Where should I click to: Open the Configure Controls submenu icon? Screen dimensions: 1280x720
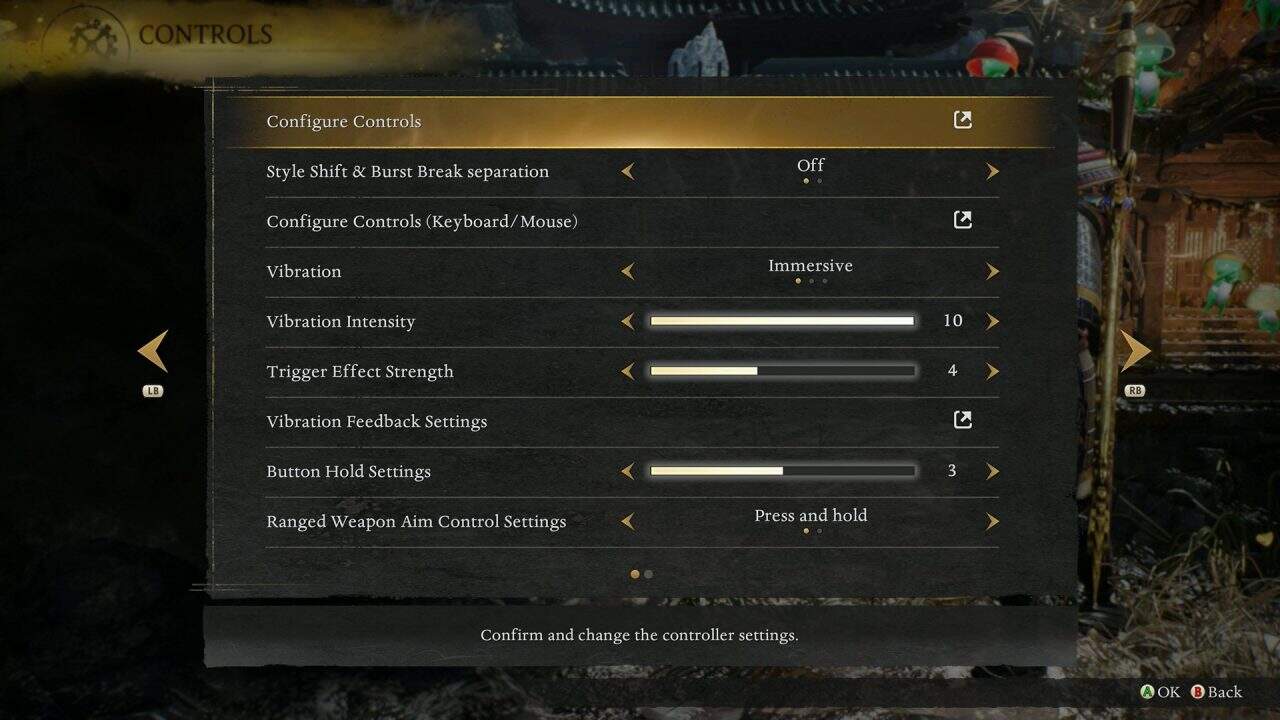tap(962, 119)
